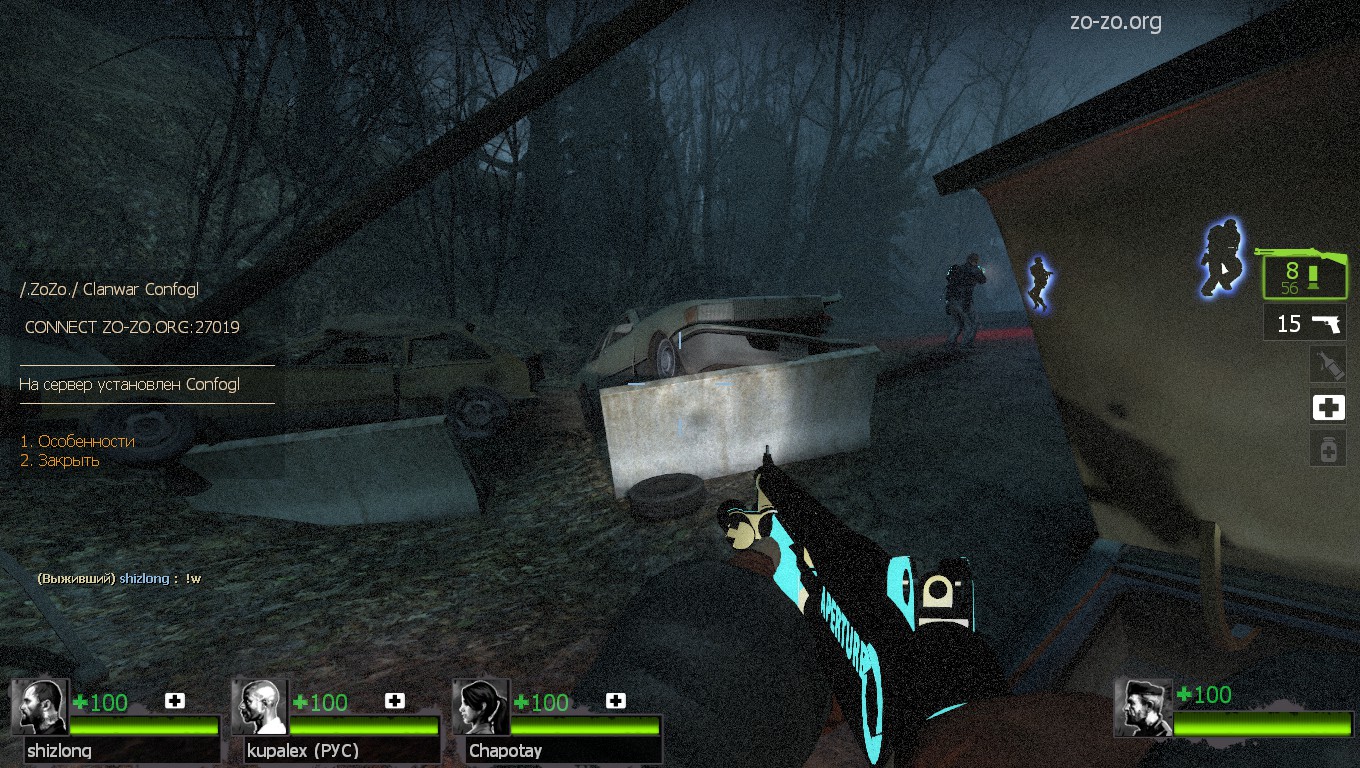Select the dimmed pills bottle slot
The height and width of the screenshot is (768, 1360).
click(1328, 450)
